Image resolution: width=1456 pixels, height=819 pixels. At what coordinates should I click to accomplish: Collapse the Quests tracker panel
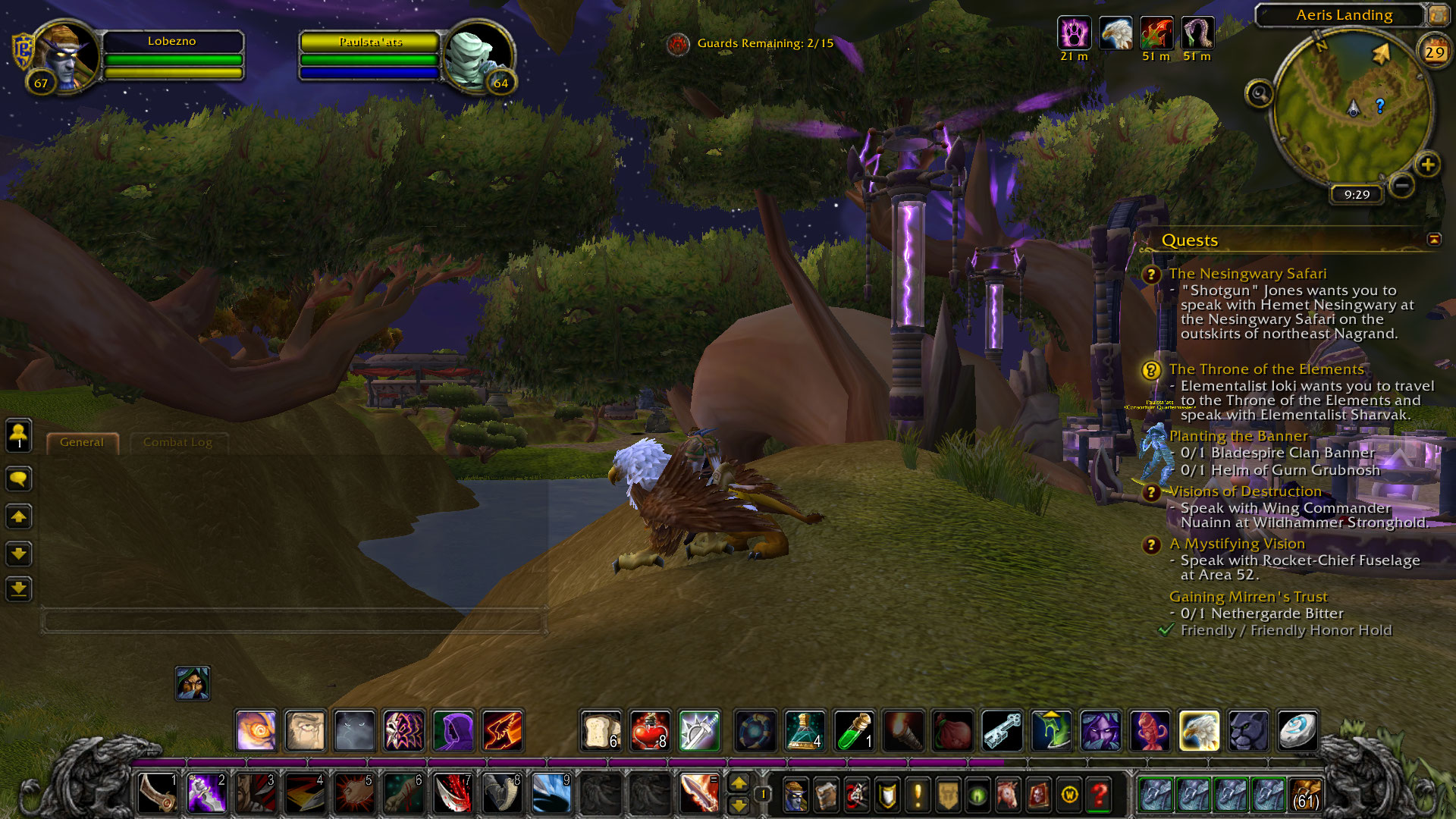pos(1433,240)
